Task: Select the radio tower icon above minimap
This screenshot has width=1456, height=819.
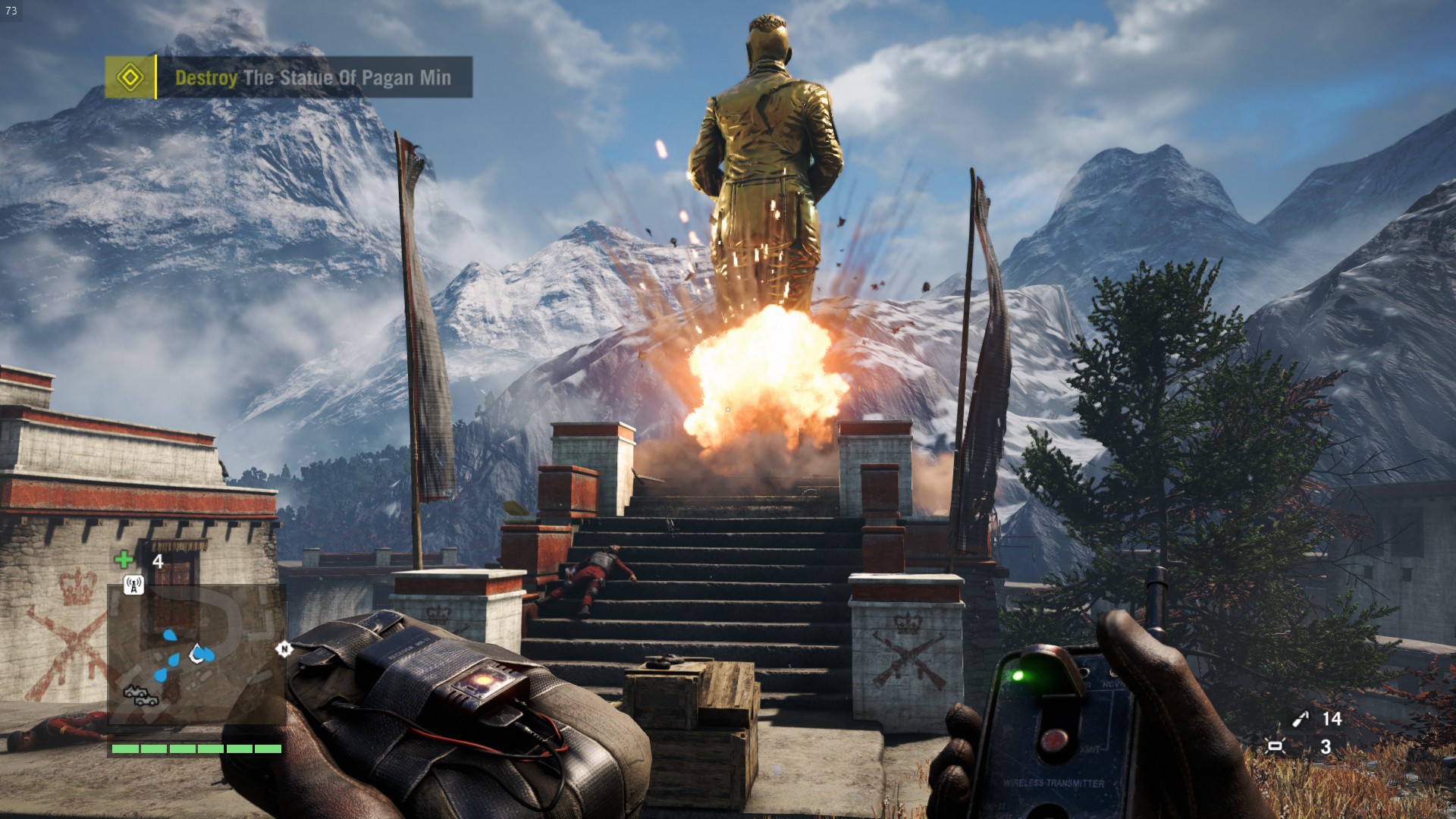Action: [133, 585]
